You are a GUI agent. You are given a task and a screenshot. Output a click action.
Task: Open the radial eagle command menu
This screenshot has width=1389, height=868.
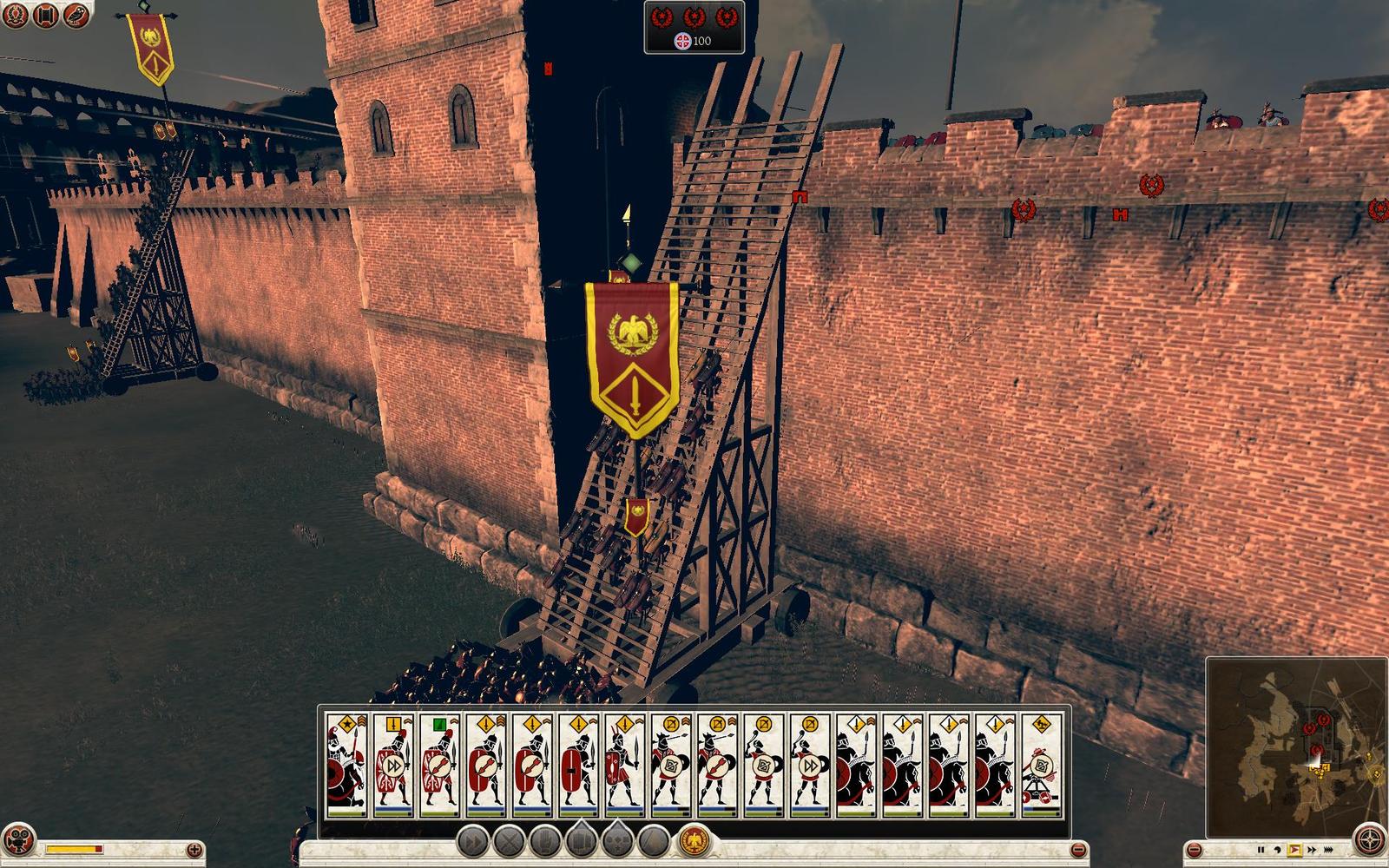692,840
